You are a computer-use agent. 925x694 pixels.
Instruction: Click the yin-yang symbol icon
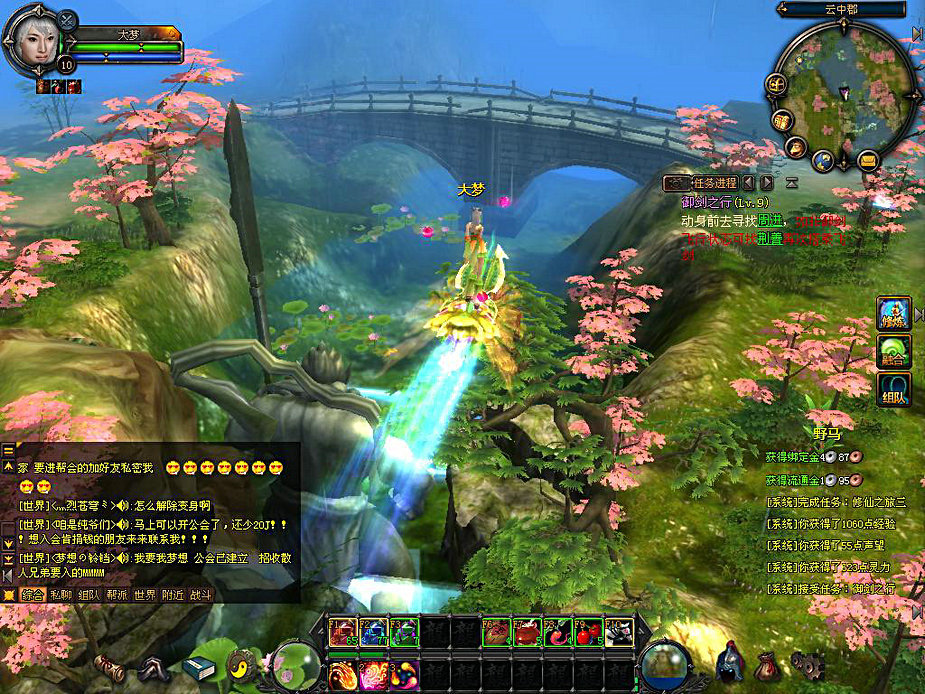(244, 664)
